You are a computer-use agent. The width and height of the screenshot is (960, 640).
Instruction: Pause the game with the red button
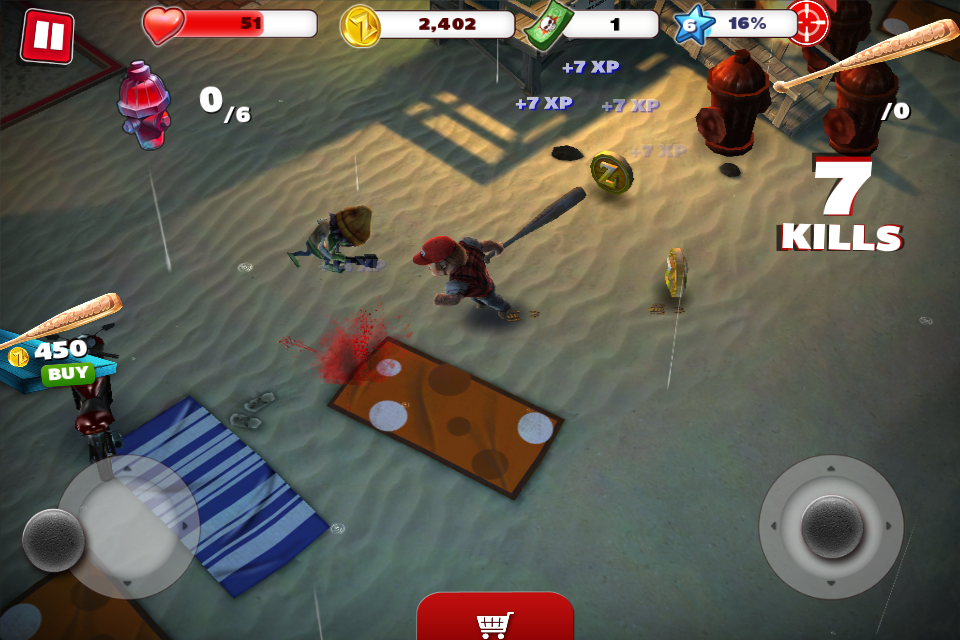[47, 36]
